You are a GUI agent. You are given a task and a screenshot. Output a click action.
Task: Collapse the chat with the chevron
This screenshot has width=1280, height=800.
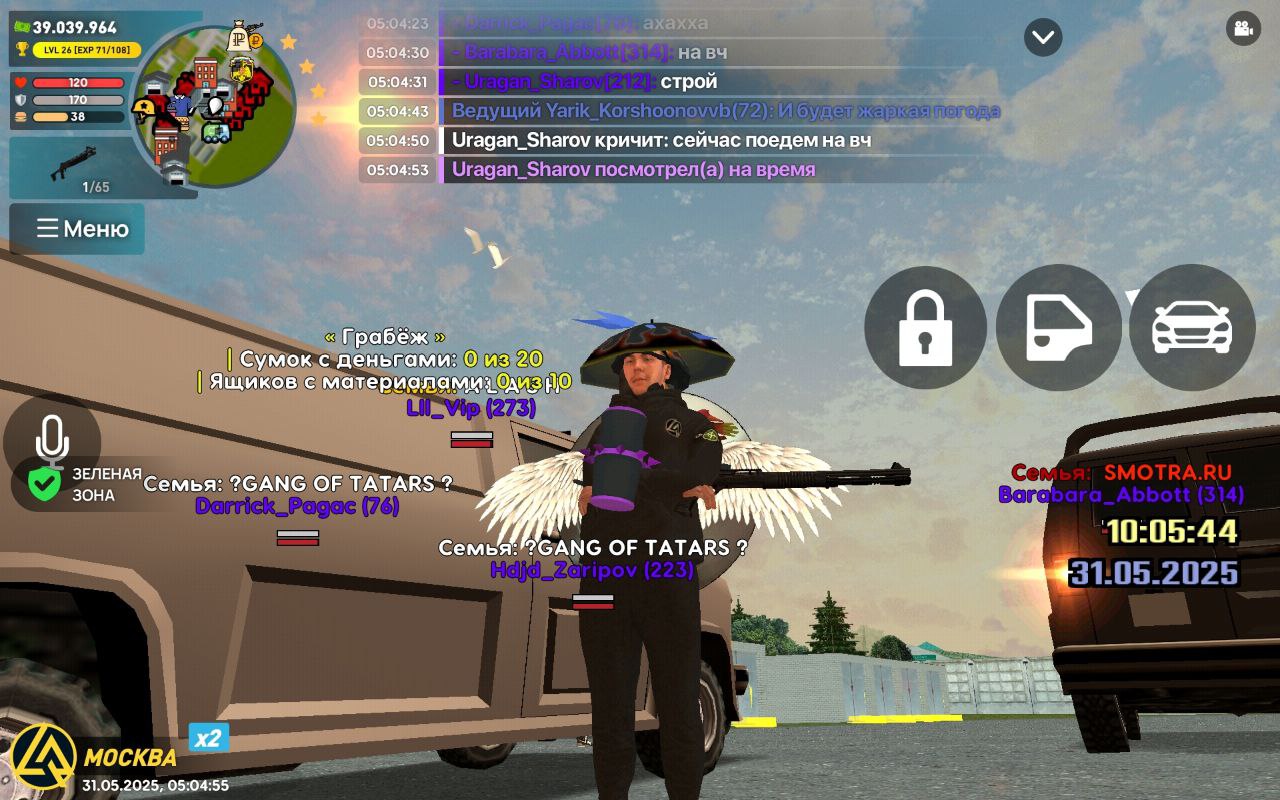click(1042, 38)
